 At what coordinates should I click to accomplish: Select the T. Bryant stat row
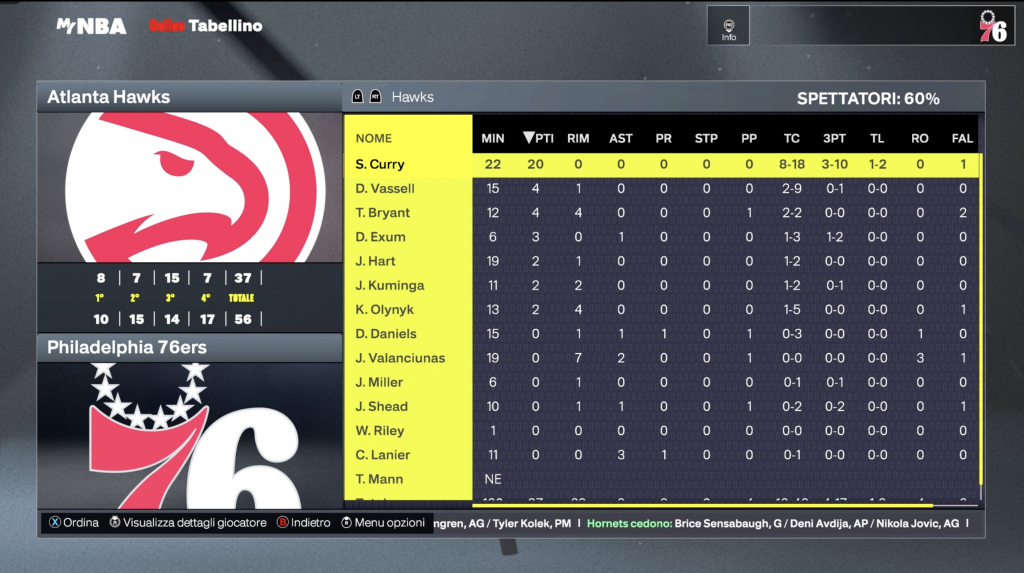click(x=383, y=213)
